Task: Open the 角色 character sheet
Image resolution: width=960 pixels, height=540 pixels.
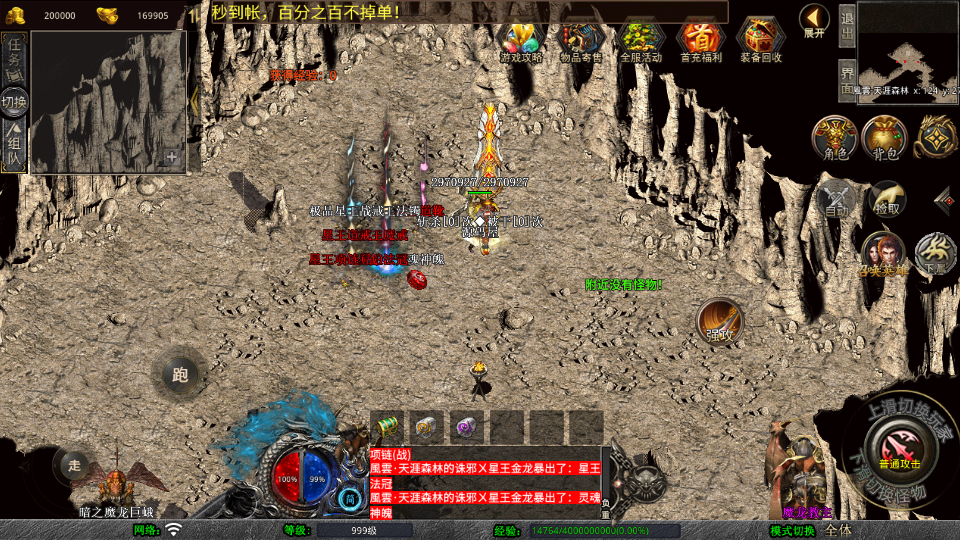Action: [x=834, y=138]
